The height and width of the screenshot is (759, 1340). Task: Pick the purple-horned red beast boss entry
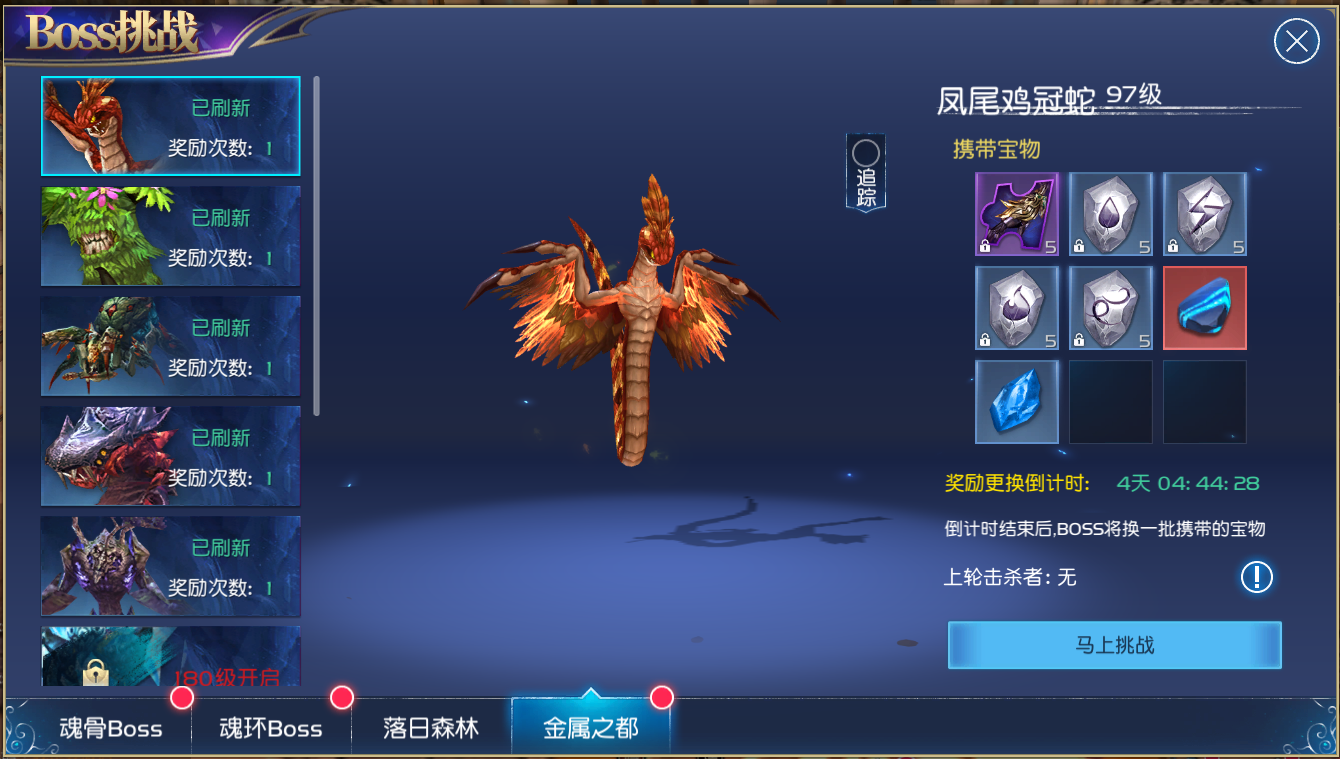[x=170, y=456]
